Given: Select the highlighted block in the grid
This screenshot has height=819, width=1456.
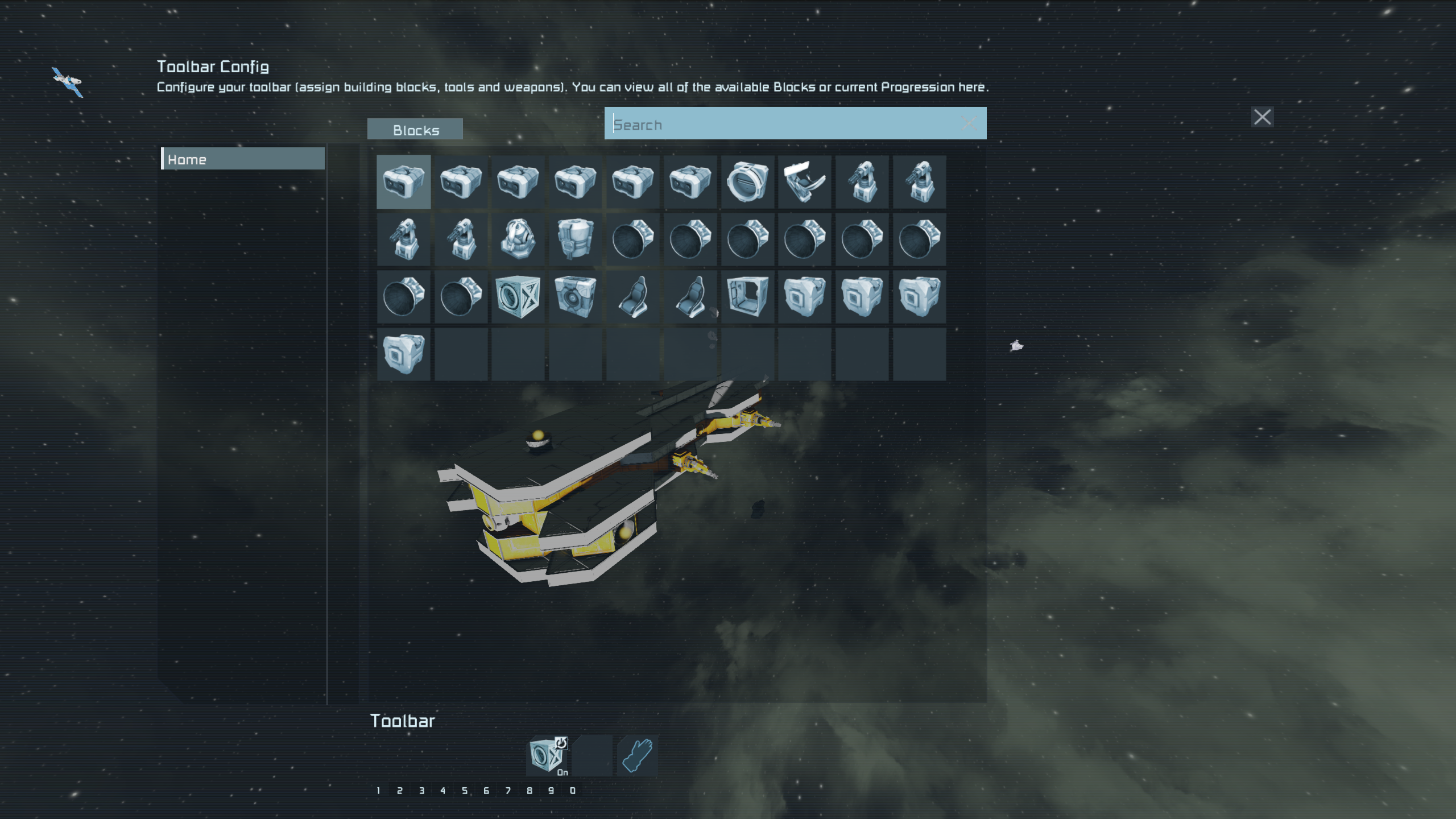Looking at the screenshot, I should (403, 182).
